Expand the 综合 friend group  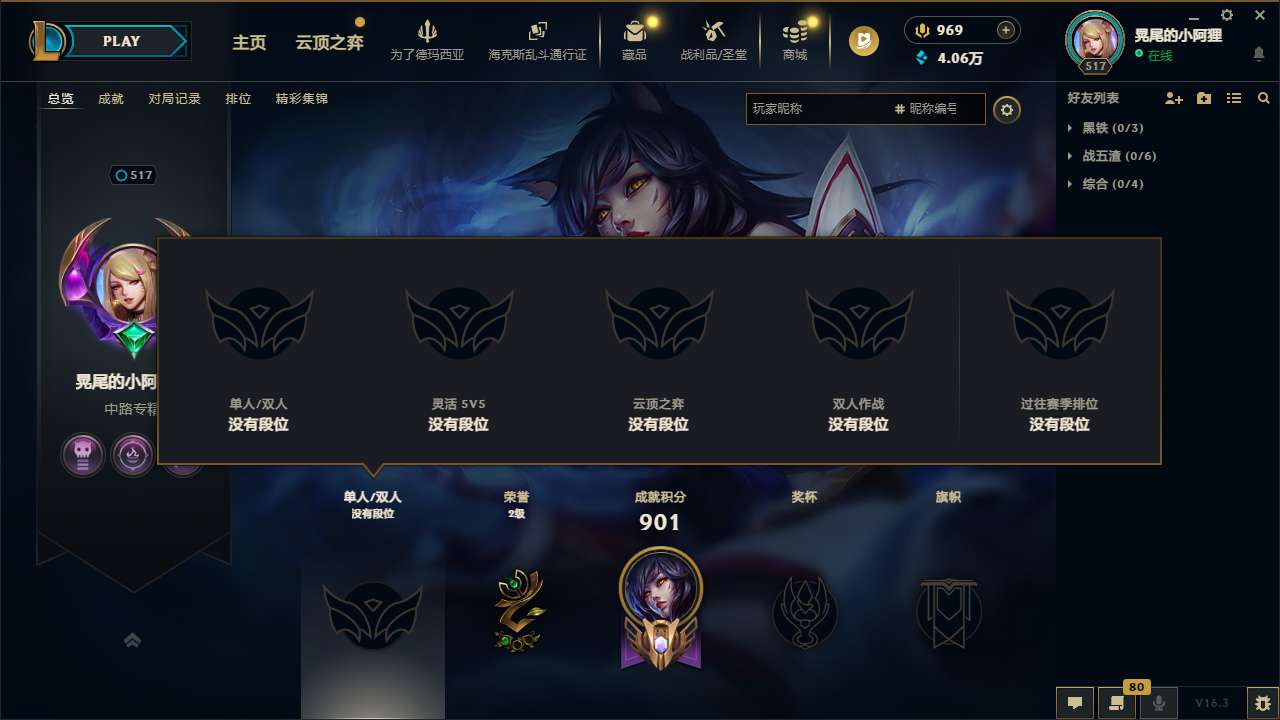[1104, 184]
